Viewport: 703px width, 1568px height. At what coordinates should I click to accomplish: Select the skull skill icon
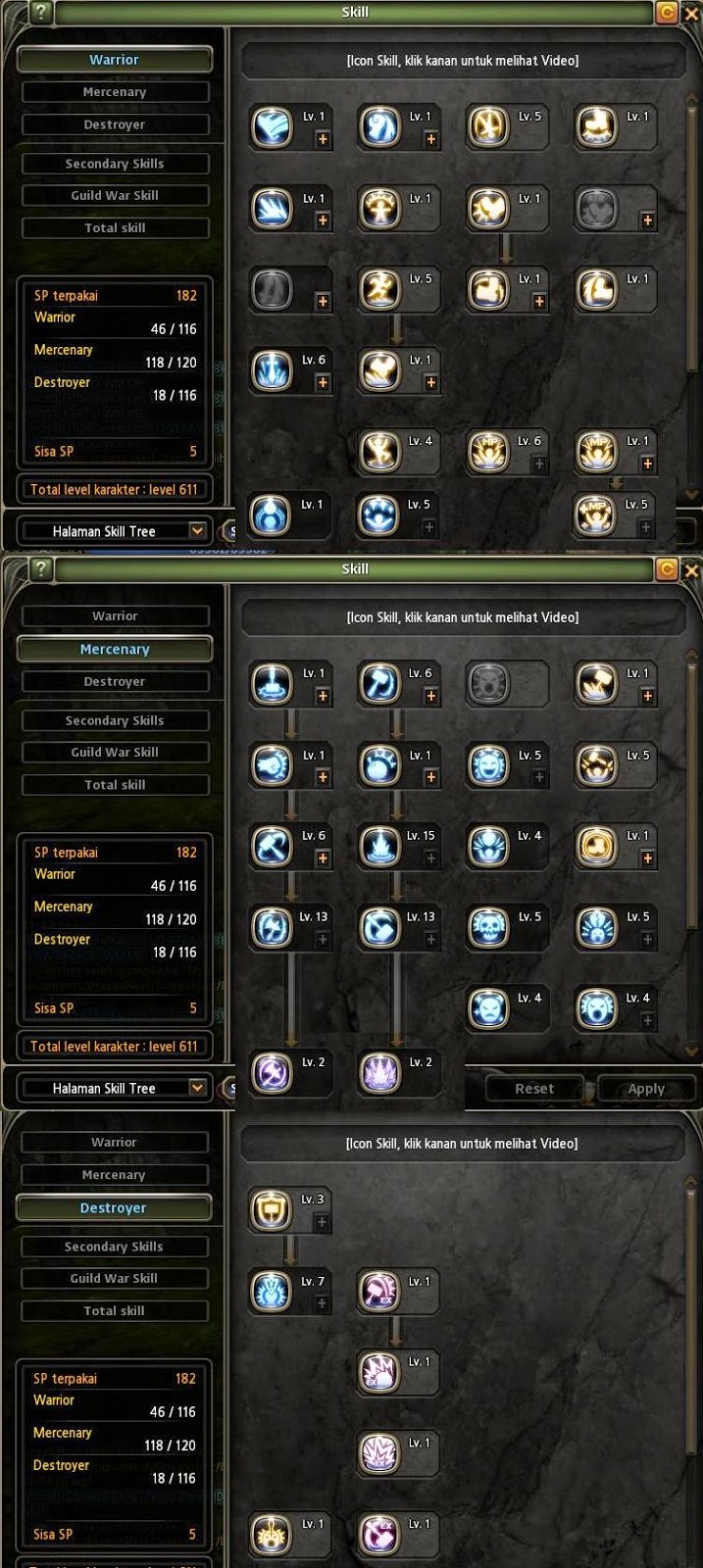488,928
